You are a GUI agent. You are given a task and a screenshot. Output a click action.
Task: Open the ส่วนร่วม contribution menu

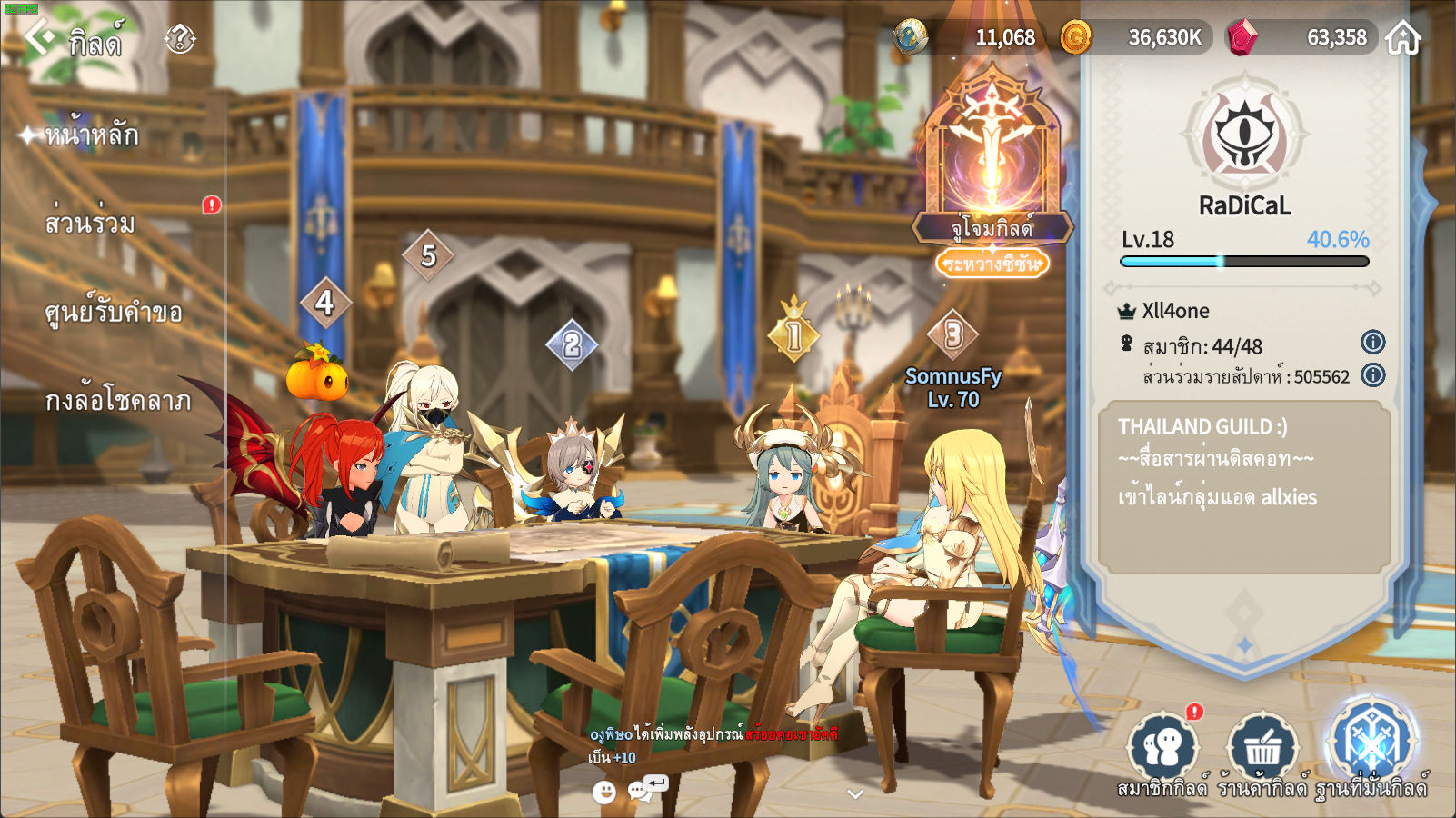90,223
